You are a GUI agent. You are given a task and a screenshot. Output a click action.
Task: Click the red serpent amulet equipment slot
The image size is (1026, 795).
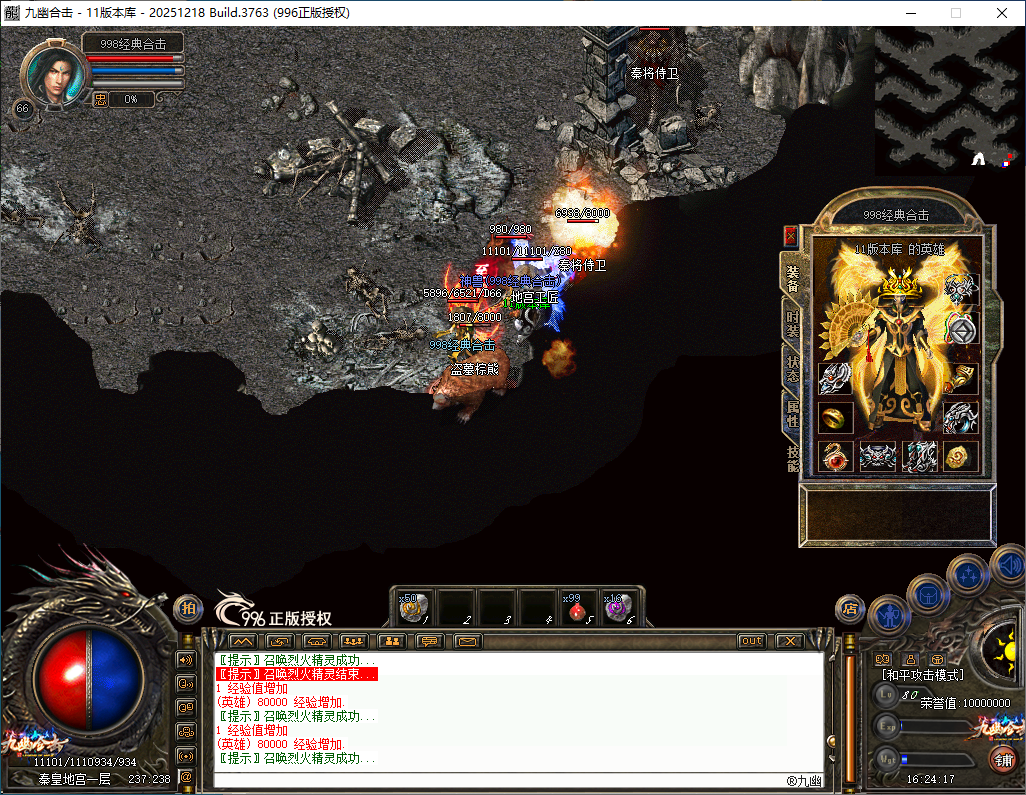pos(835,456)
